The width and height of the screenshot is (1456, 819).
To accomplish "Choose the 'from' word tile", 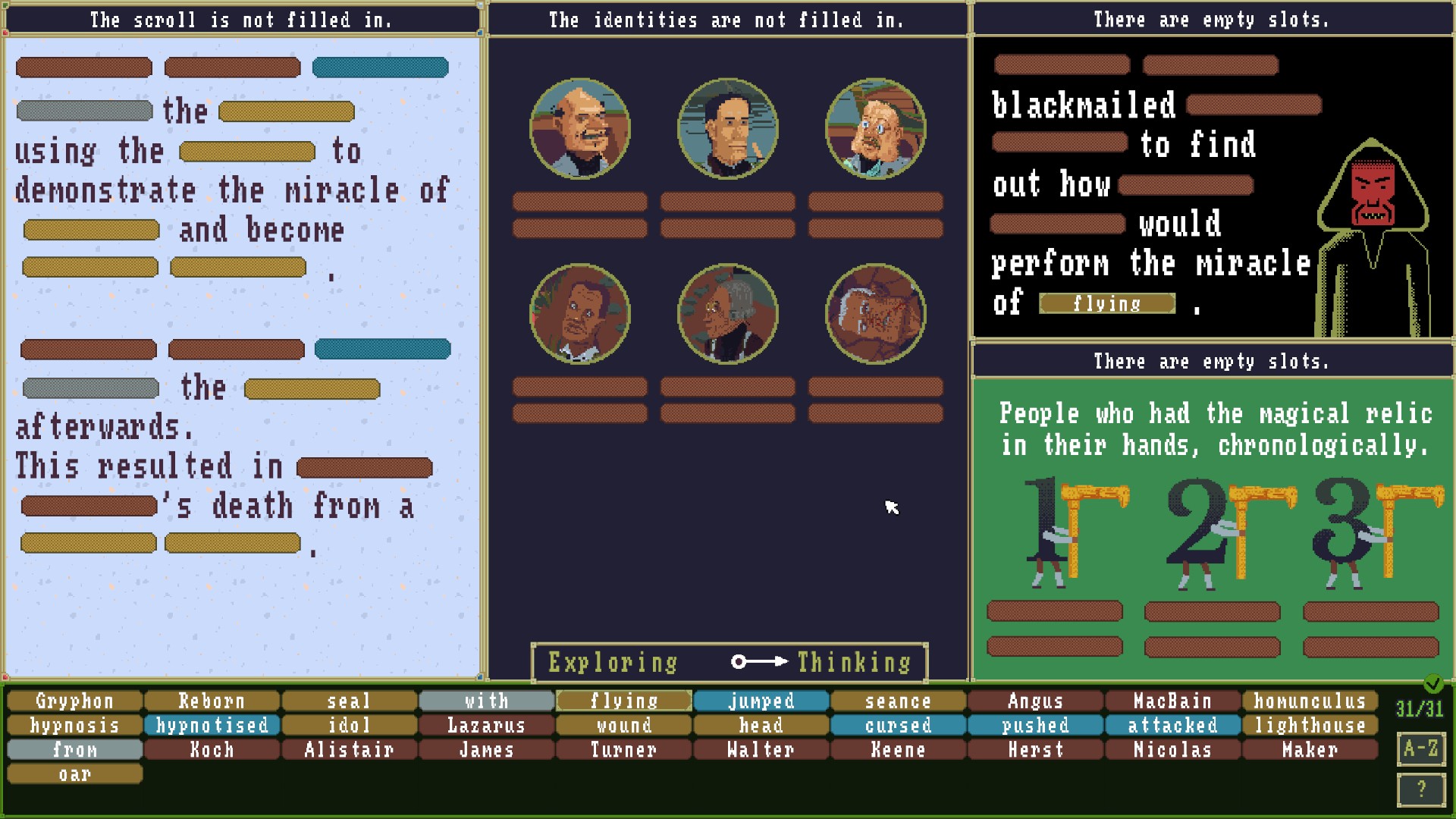I will click(75, 750).
